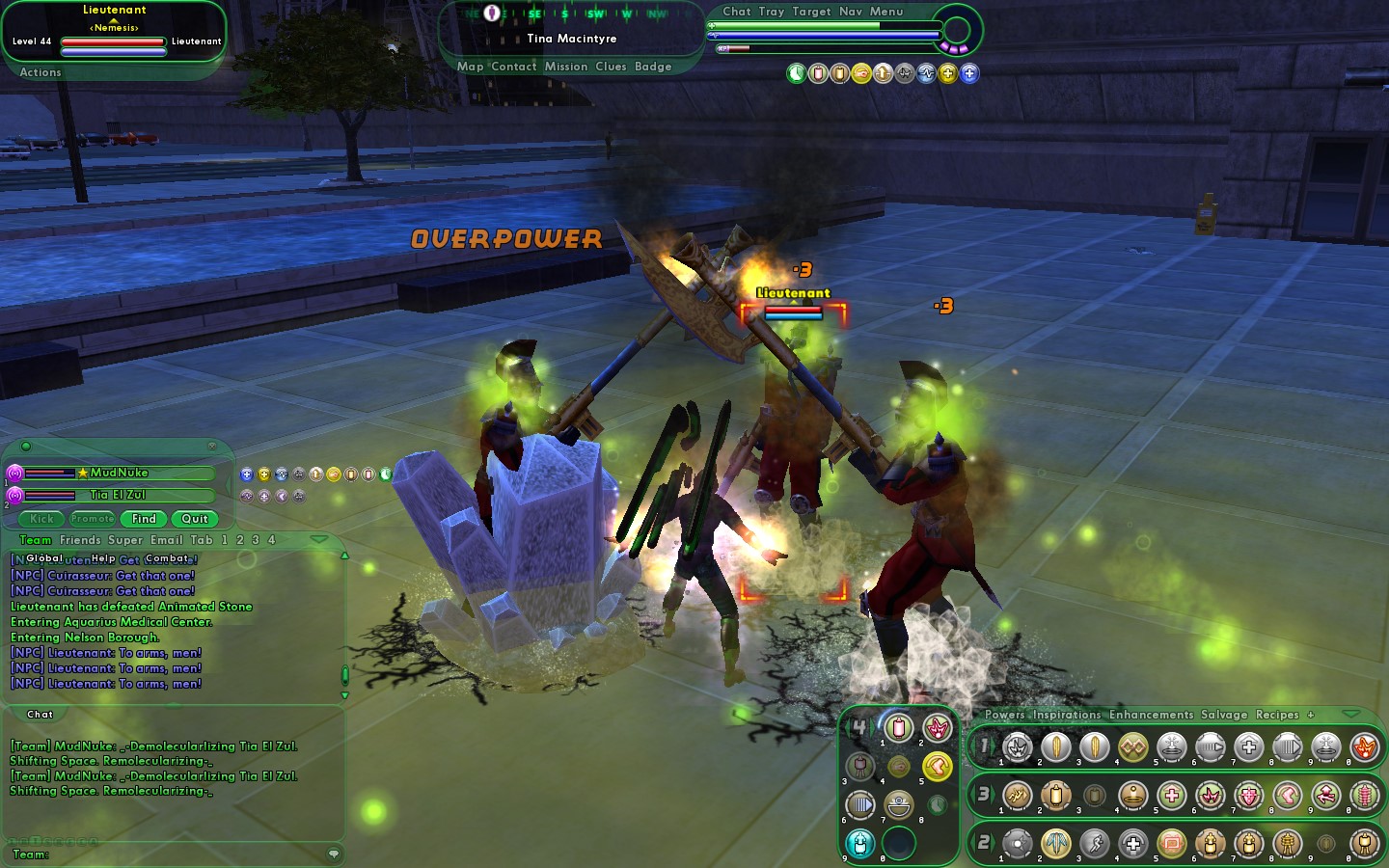The height and width of the screenshot is (868, 1389).
Task: Click the Find team member button
Action: click(x=144, y=519)
